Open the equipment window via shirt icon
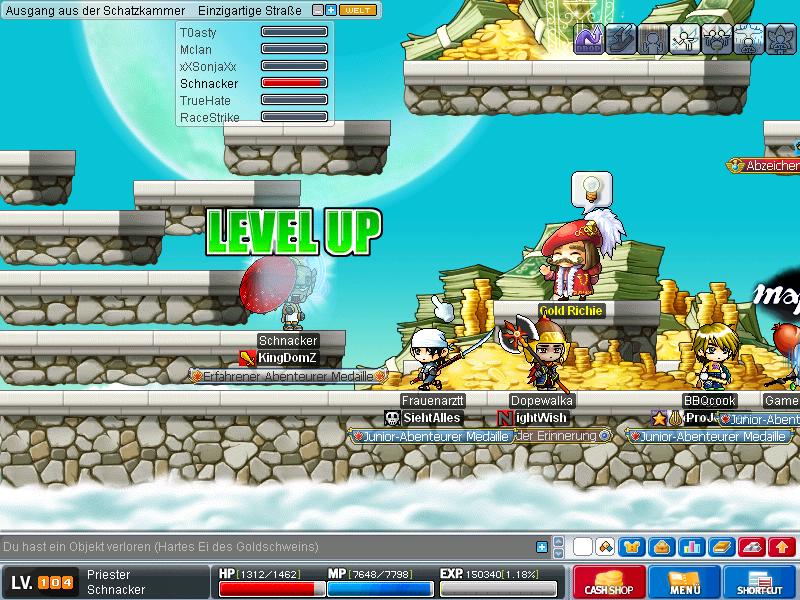 [633, 547]
